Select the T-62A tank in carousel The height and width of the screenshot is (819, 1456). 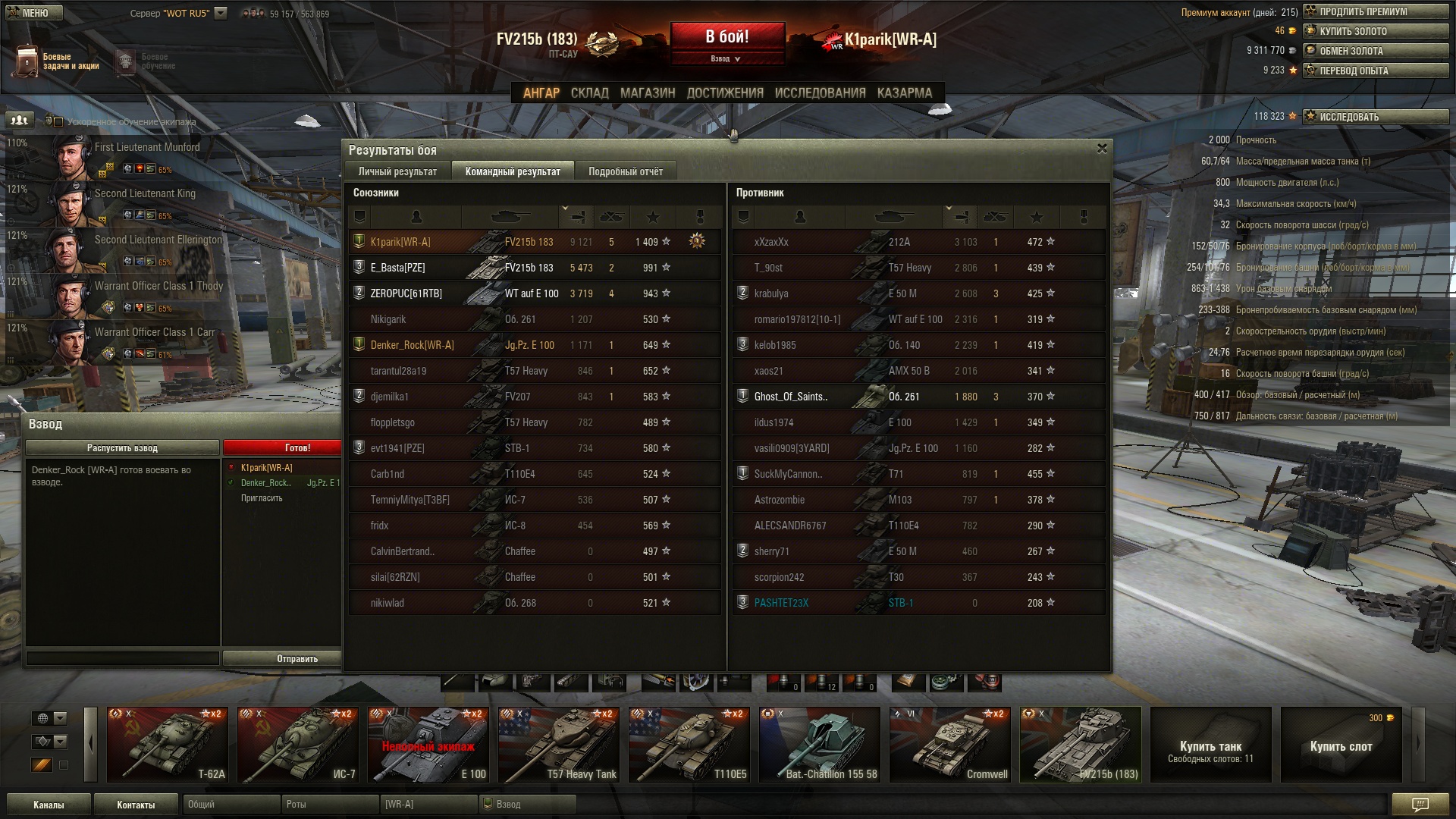pyautogui.click(x=168, y=745)
